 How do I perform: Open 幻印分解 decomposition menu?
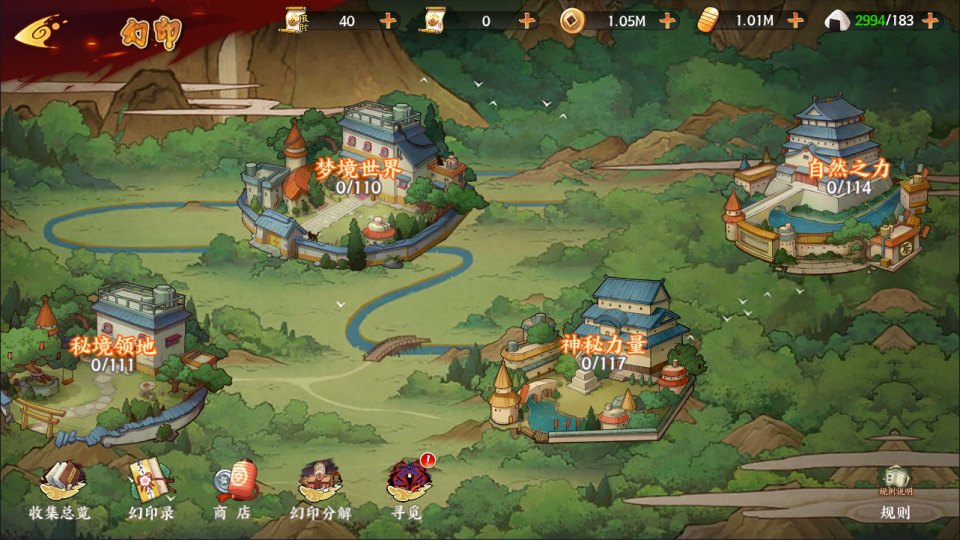coord(320,492)
